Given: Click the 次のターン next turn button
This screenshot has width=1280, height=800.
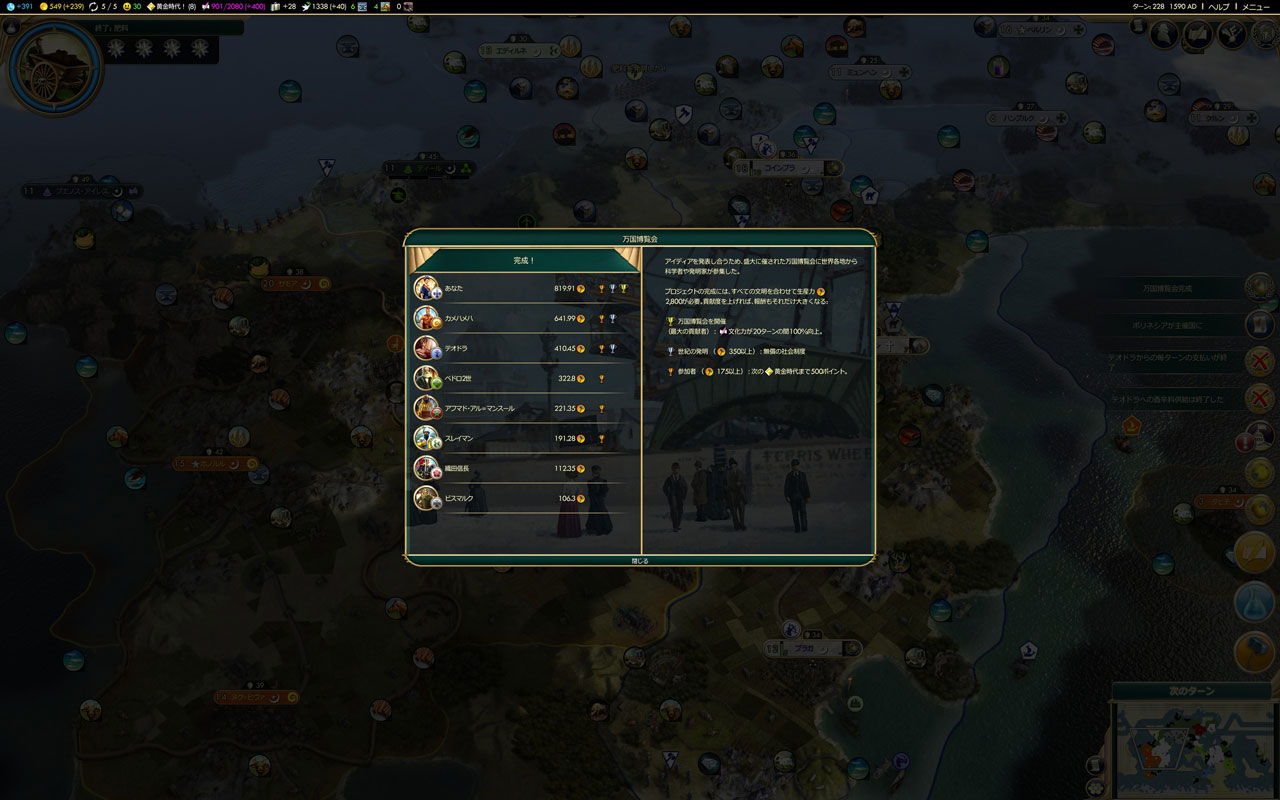Looking at the screenshot, I should pyautogui.click(x=1191, y=691).
